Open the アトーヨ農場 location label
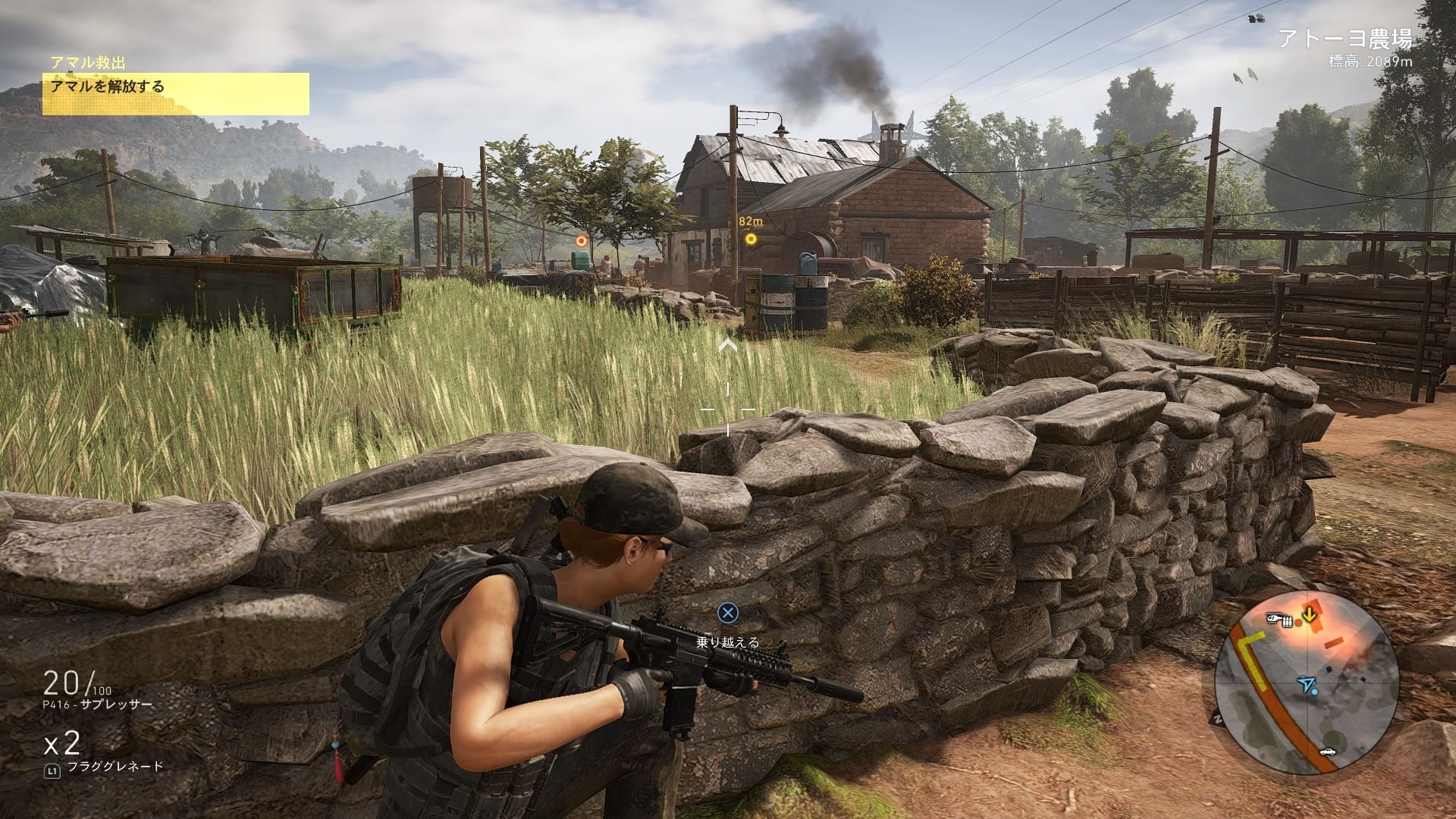Screen dimensions: 1456x819 1345,39
